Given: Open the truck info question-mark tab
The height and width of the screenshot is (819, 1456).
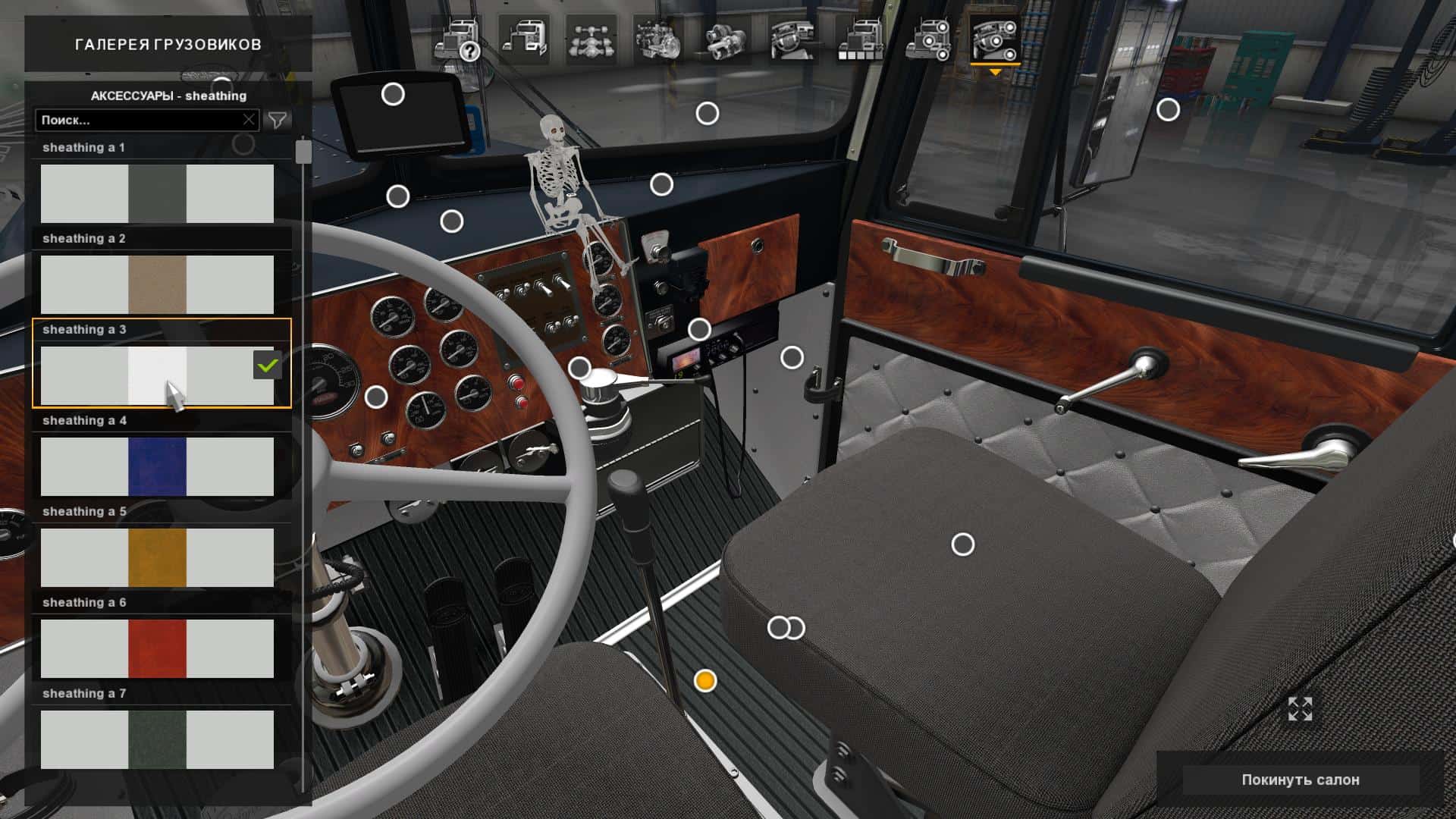Looking at the screenshot, I should 458,39.
